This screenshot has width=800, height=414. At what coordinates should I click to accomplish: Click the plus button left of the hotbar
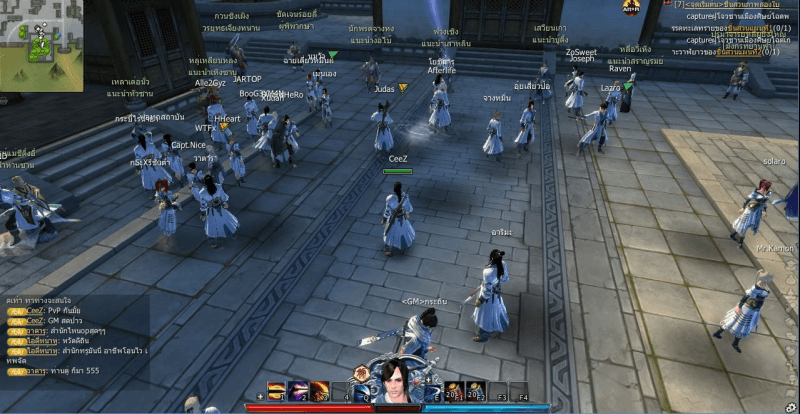(261, 396)
